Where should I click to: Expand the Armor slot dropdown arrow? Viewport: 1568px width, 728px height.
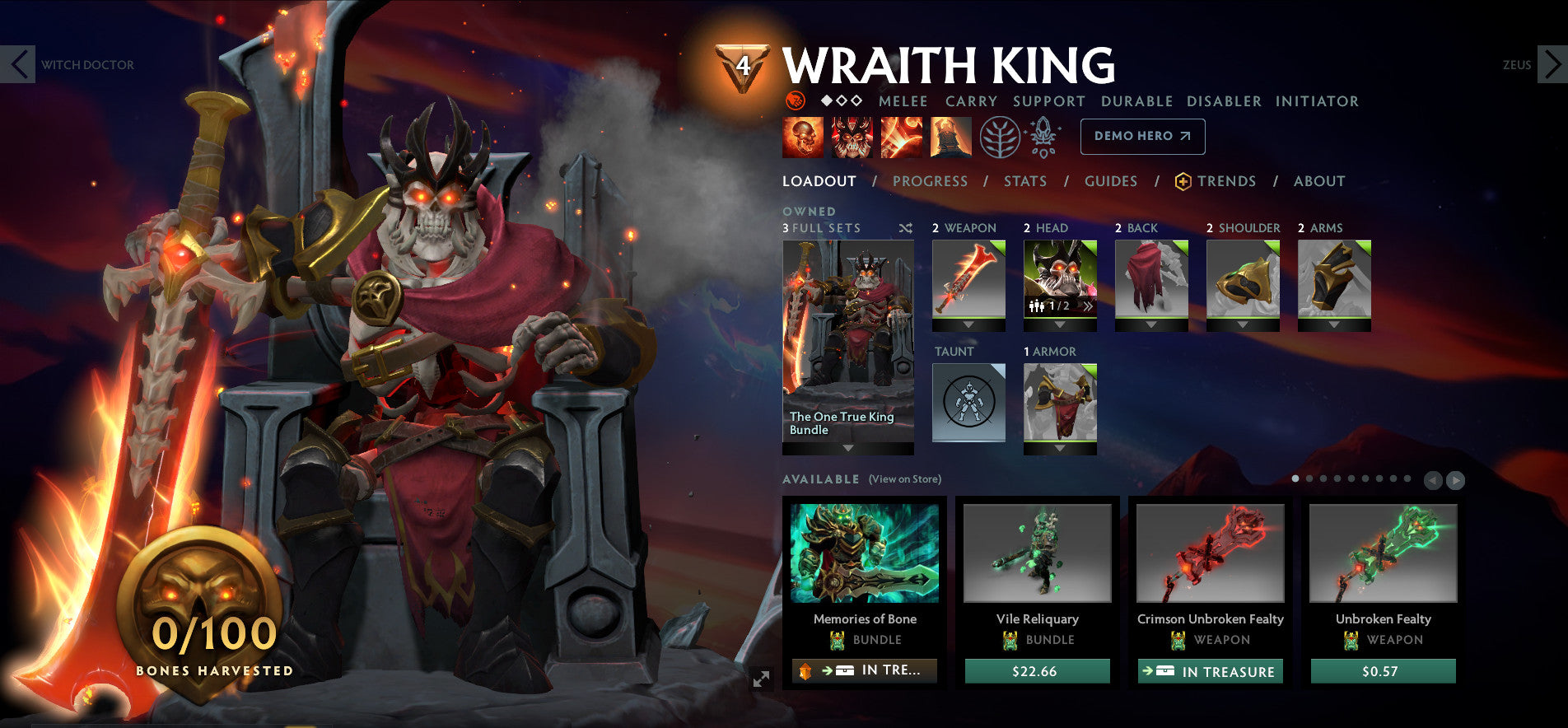1058,449
